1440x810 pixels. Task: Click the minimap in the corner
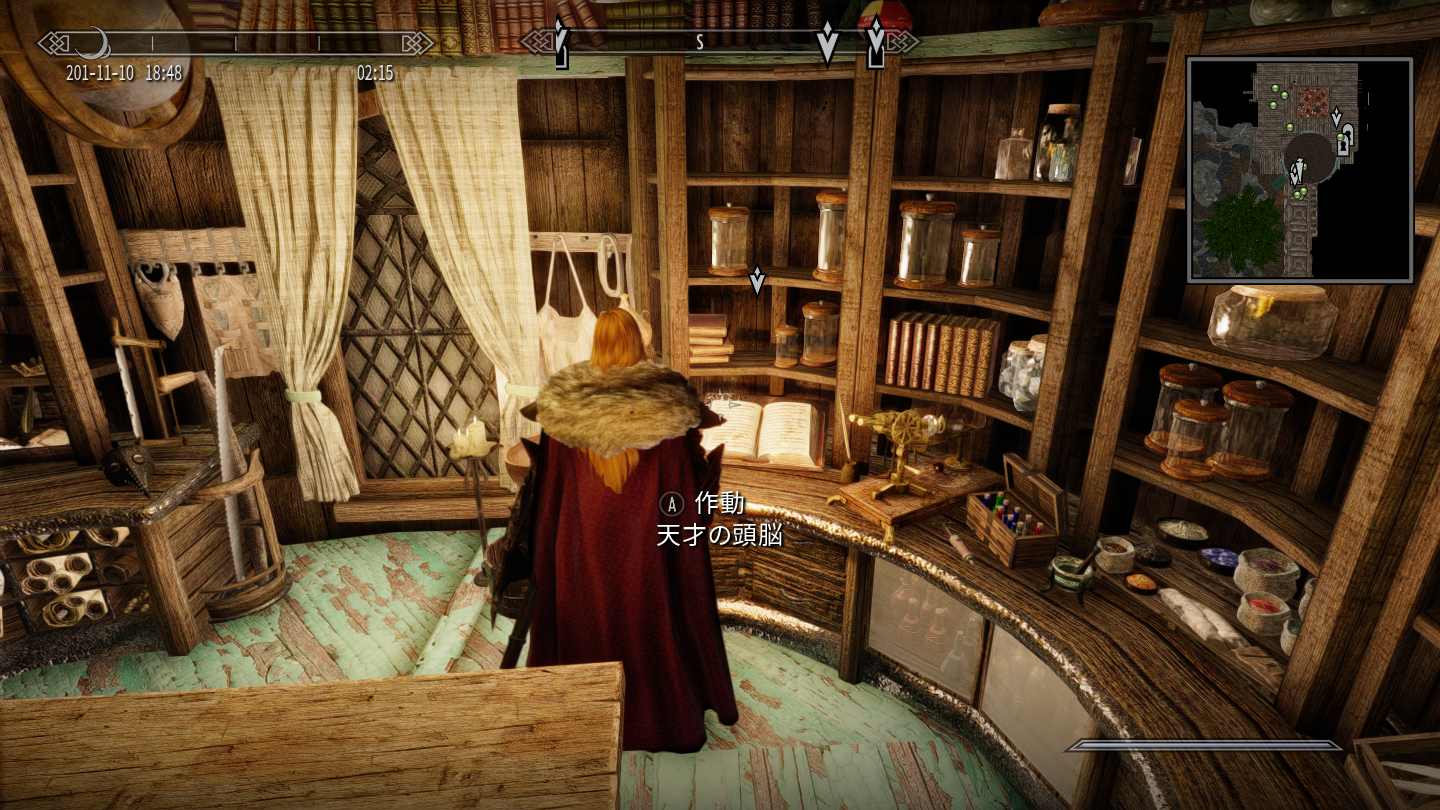click(x=1299, y=169)
